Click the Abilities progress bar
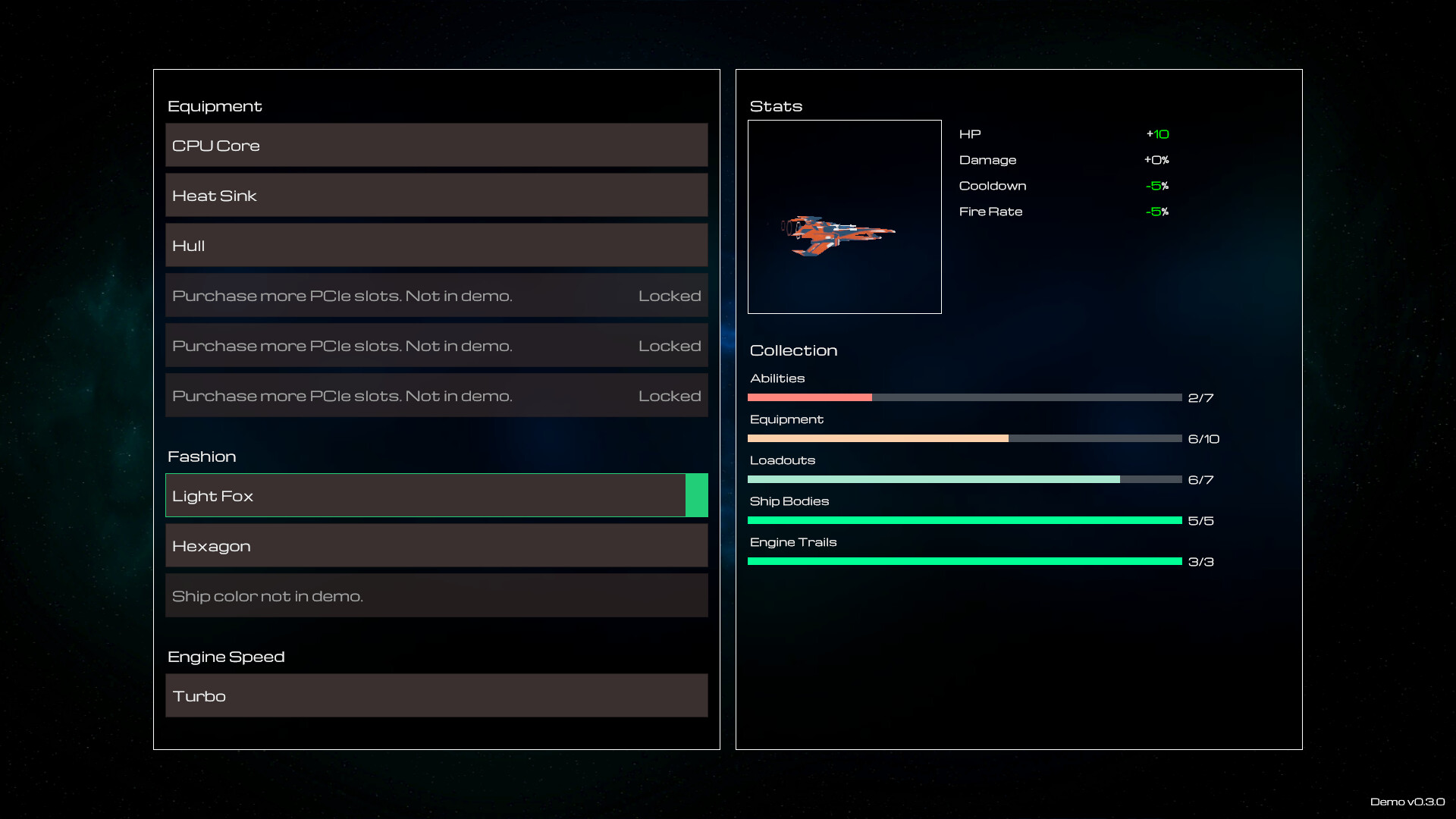Viewport: 1456px width, 819px height. [x=963, y=397]
